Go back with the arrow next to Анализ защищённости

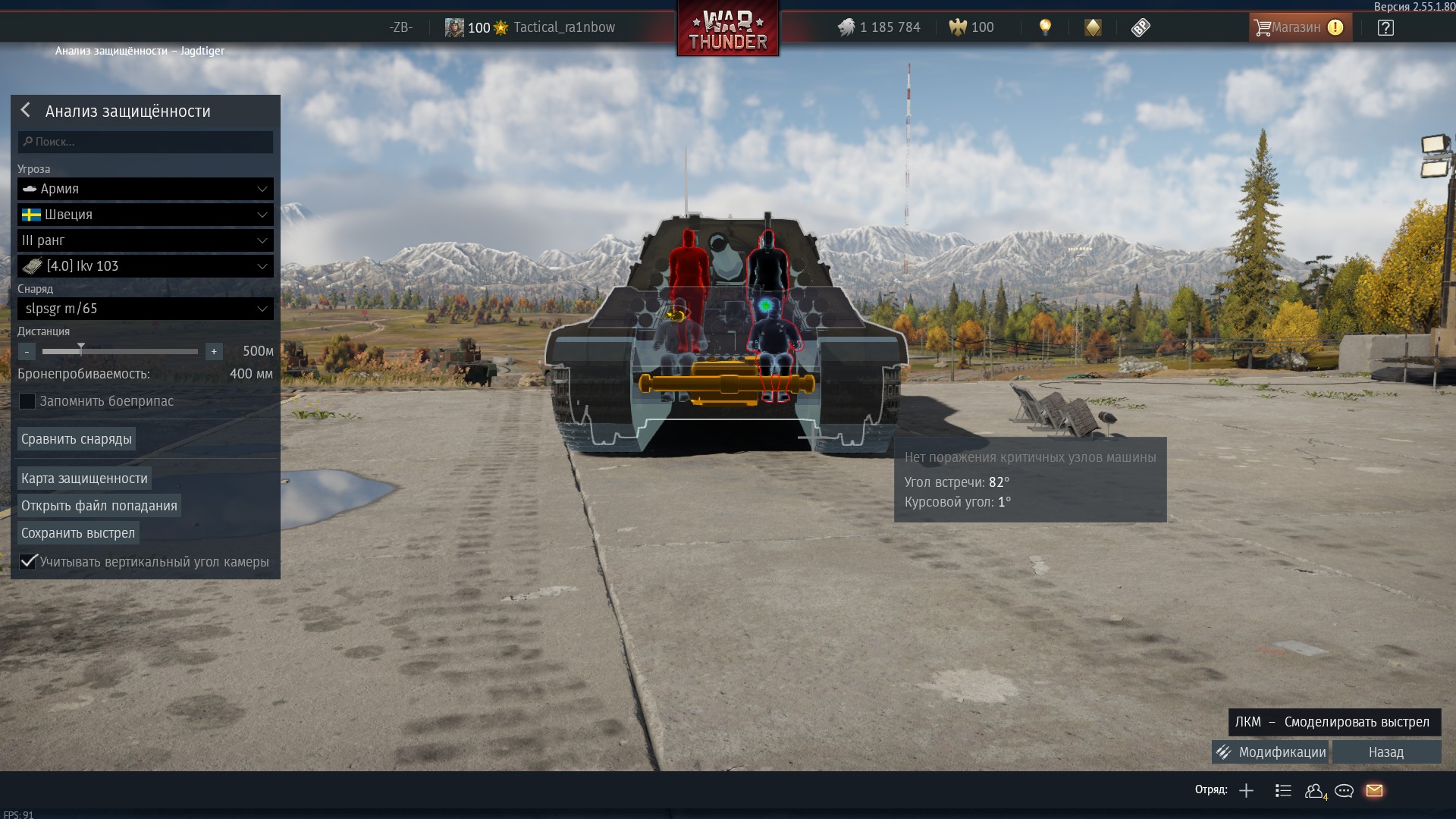pos(26,111)
